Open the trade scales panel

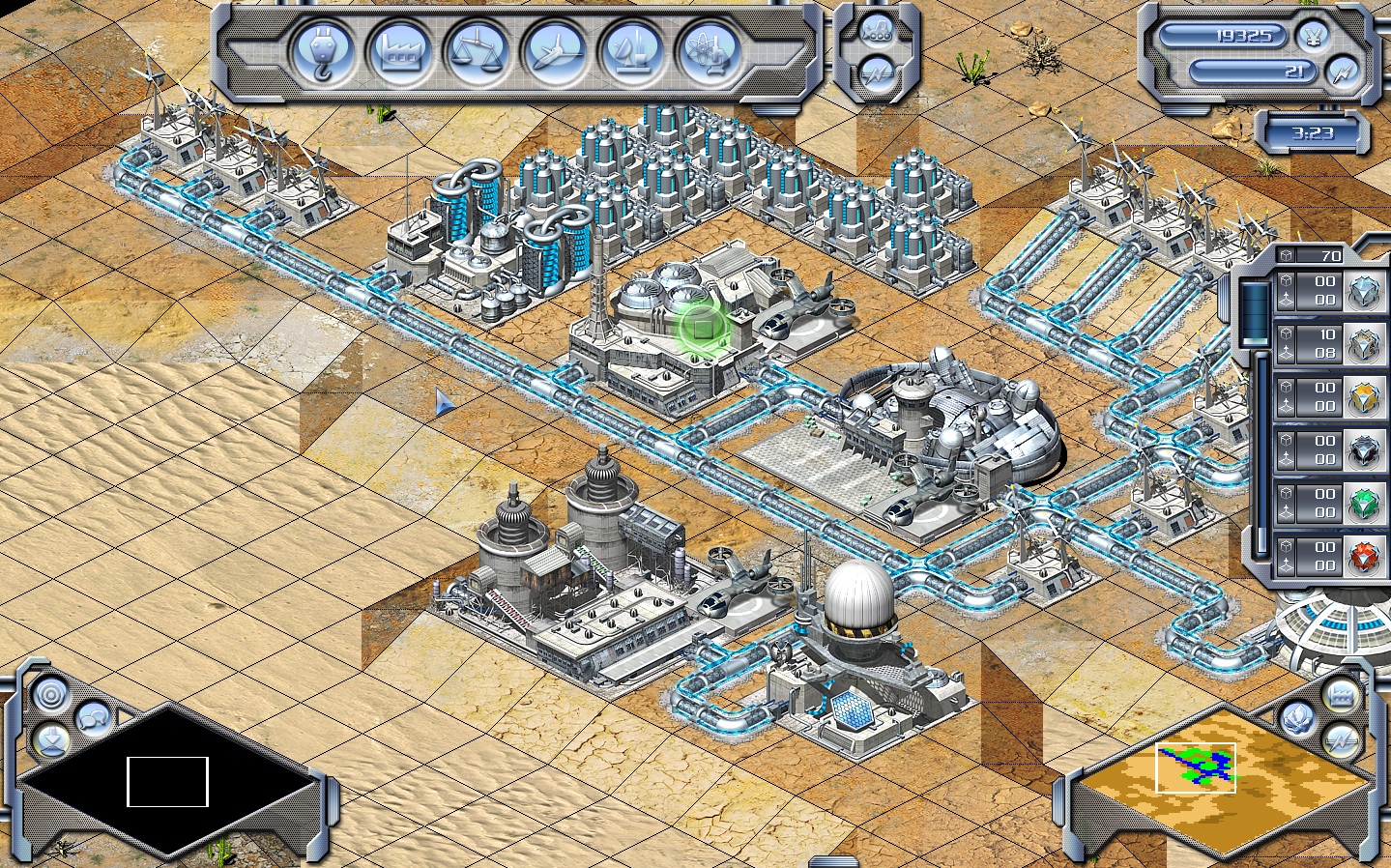(x=476, y=54)
